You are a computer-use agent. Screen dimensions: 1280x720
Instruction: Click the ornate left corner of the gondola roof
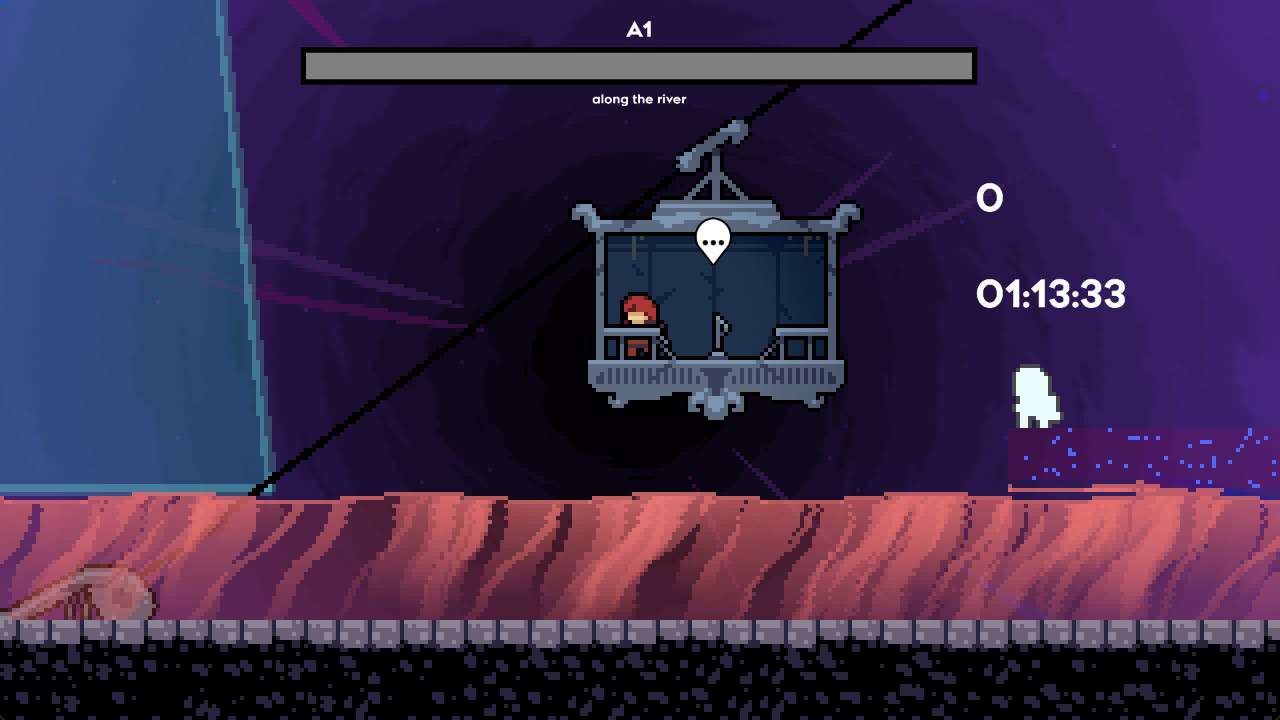click(x=585, y=215)
